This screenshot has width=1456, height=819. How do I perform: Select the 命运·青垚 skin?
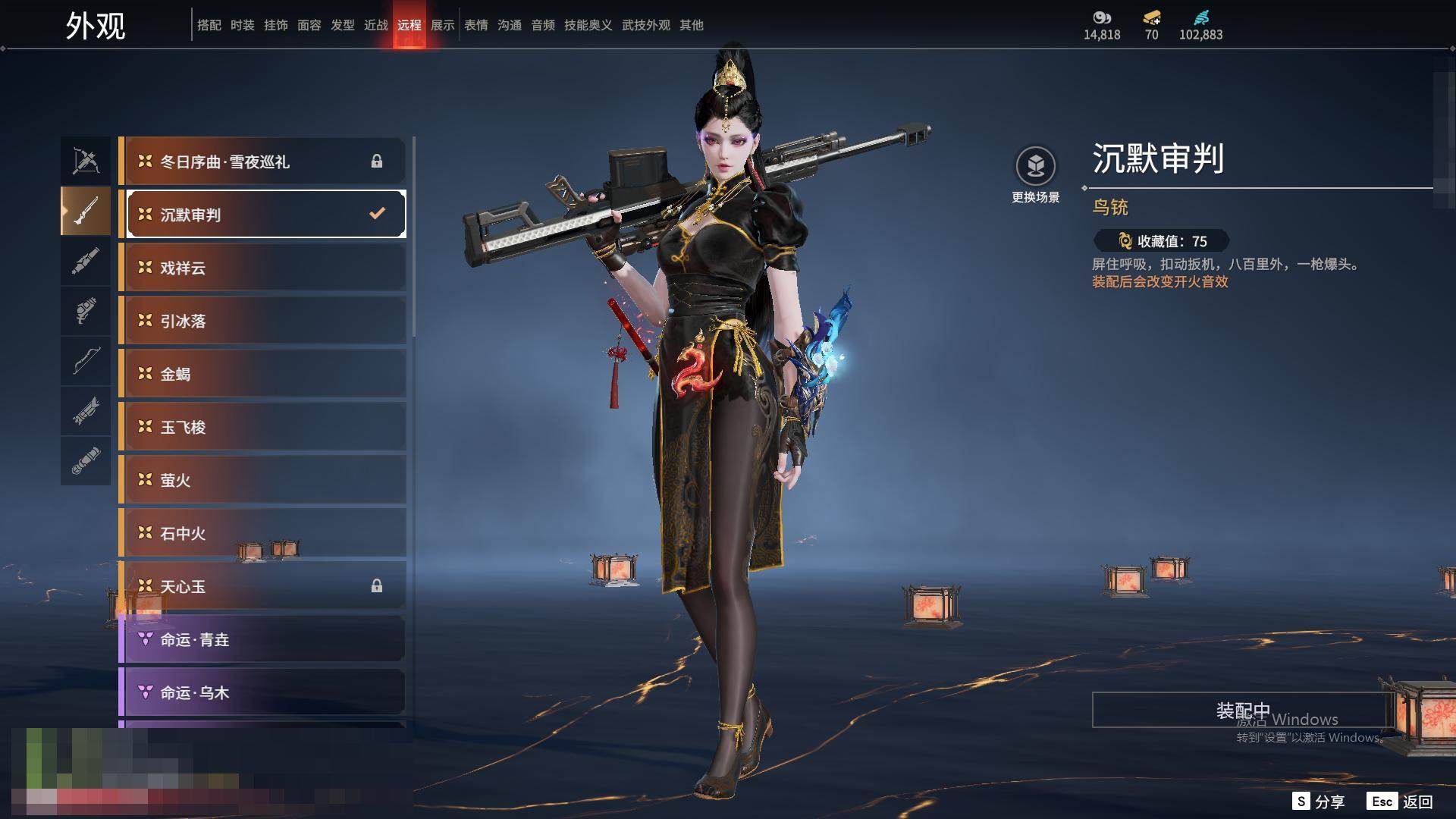pyautogui.click(x=262, y=639)
